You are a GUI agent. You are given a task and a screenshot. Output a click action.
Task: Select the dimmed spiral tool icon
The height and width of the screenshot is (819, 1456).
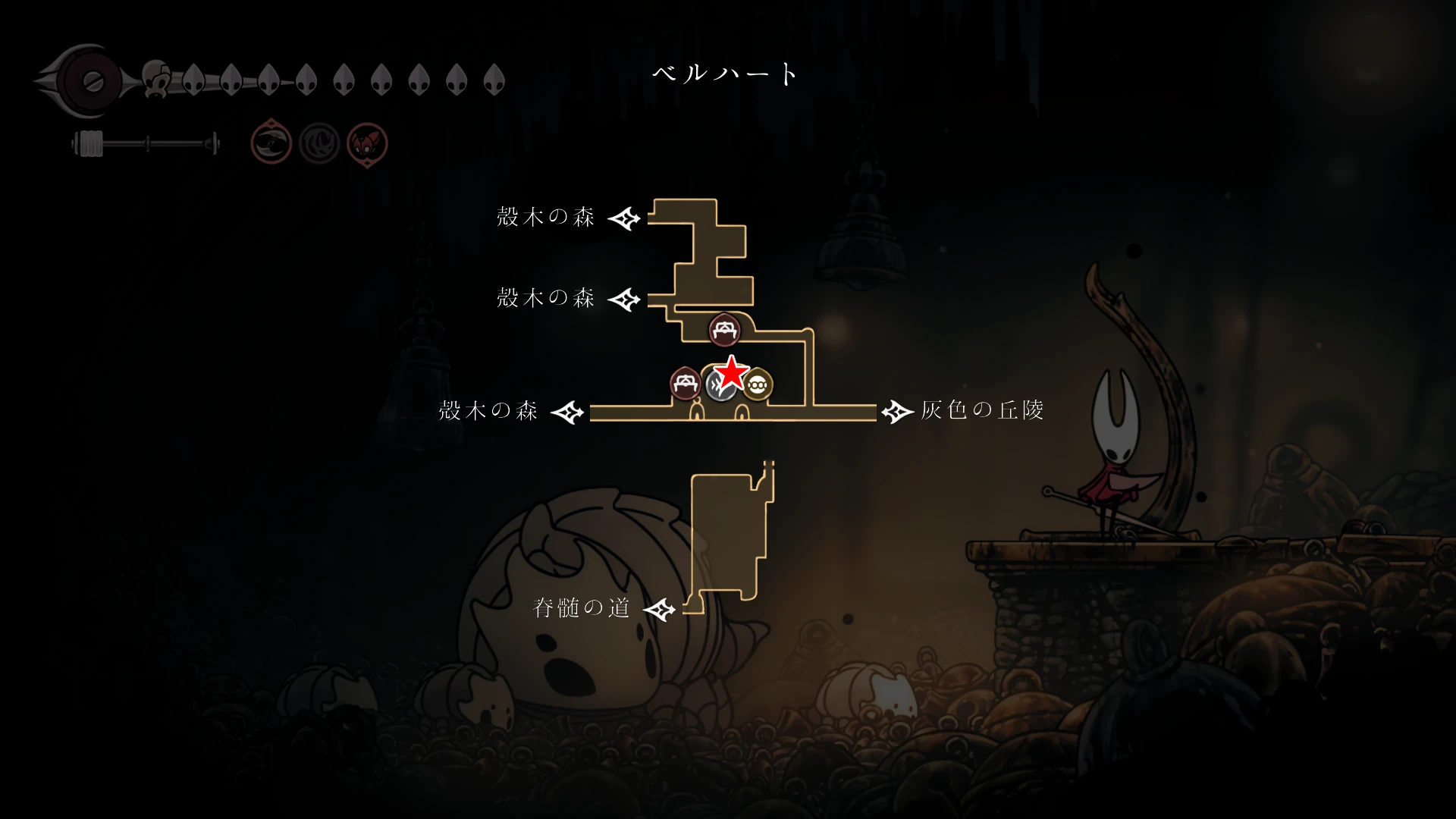[319, 143]
